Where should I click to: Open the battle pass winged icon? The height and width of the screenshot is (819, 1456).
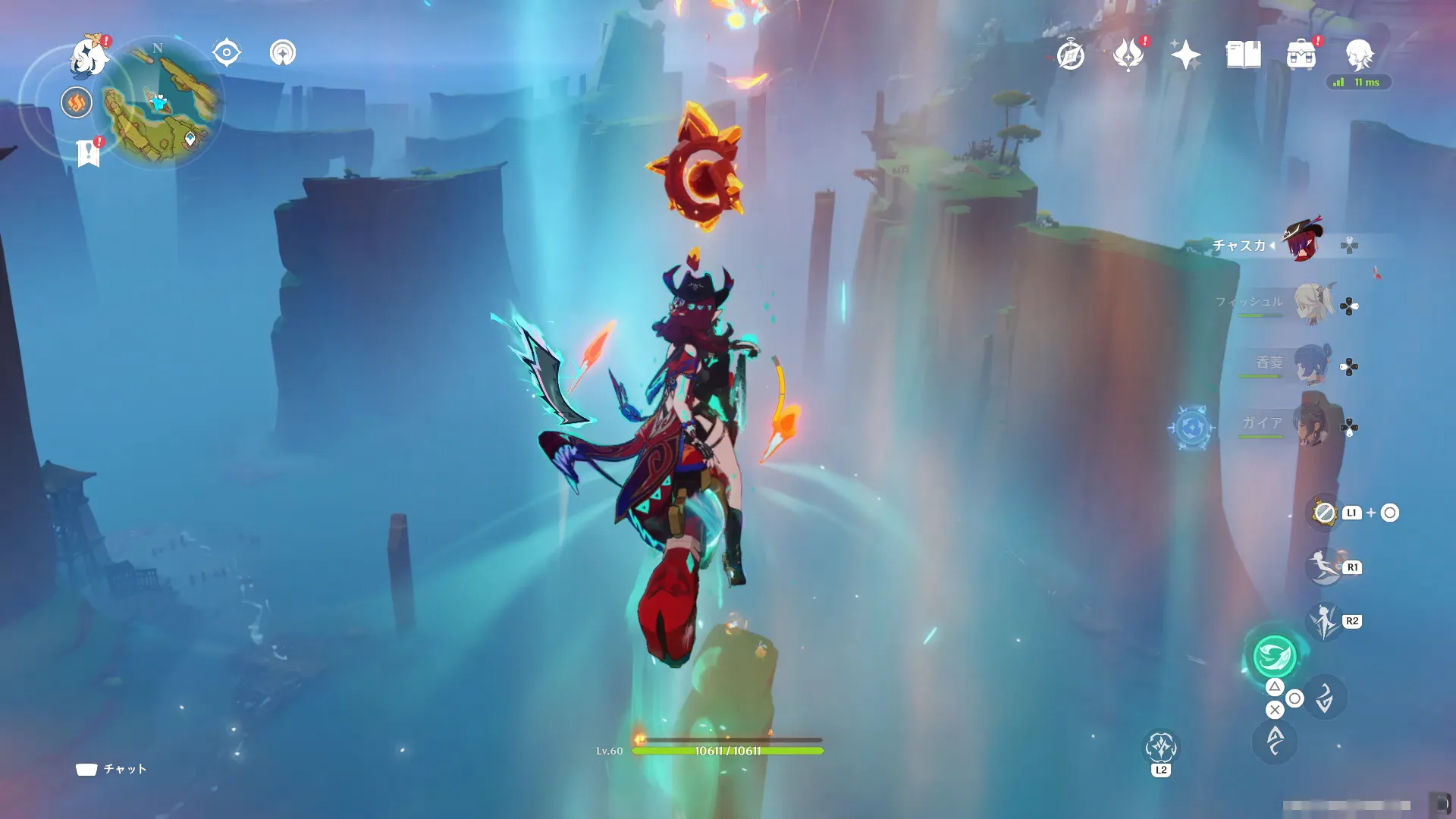(x=1128, y=55)
